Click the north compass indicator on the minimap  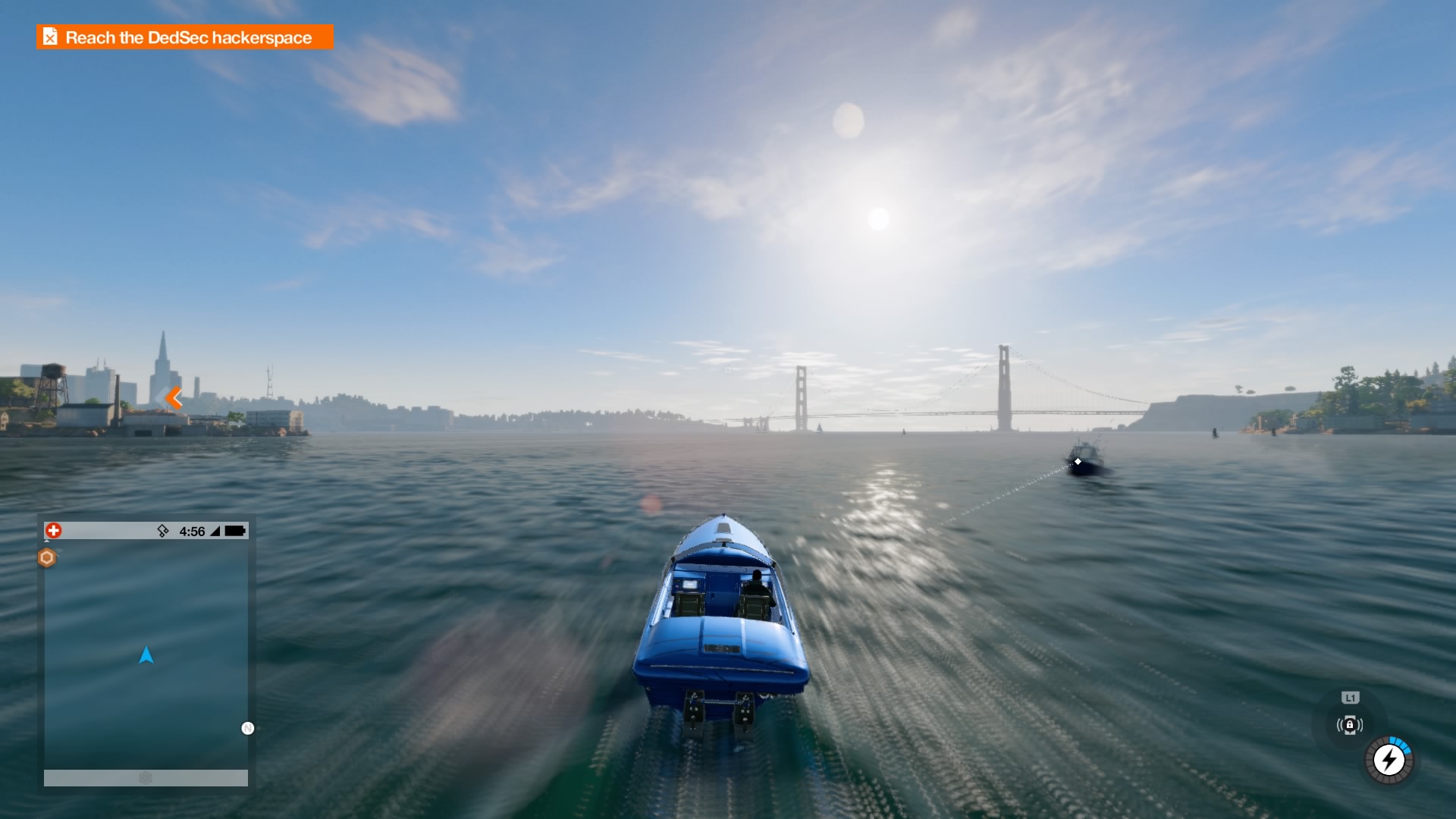tap(247, 728)
